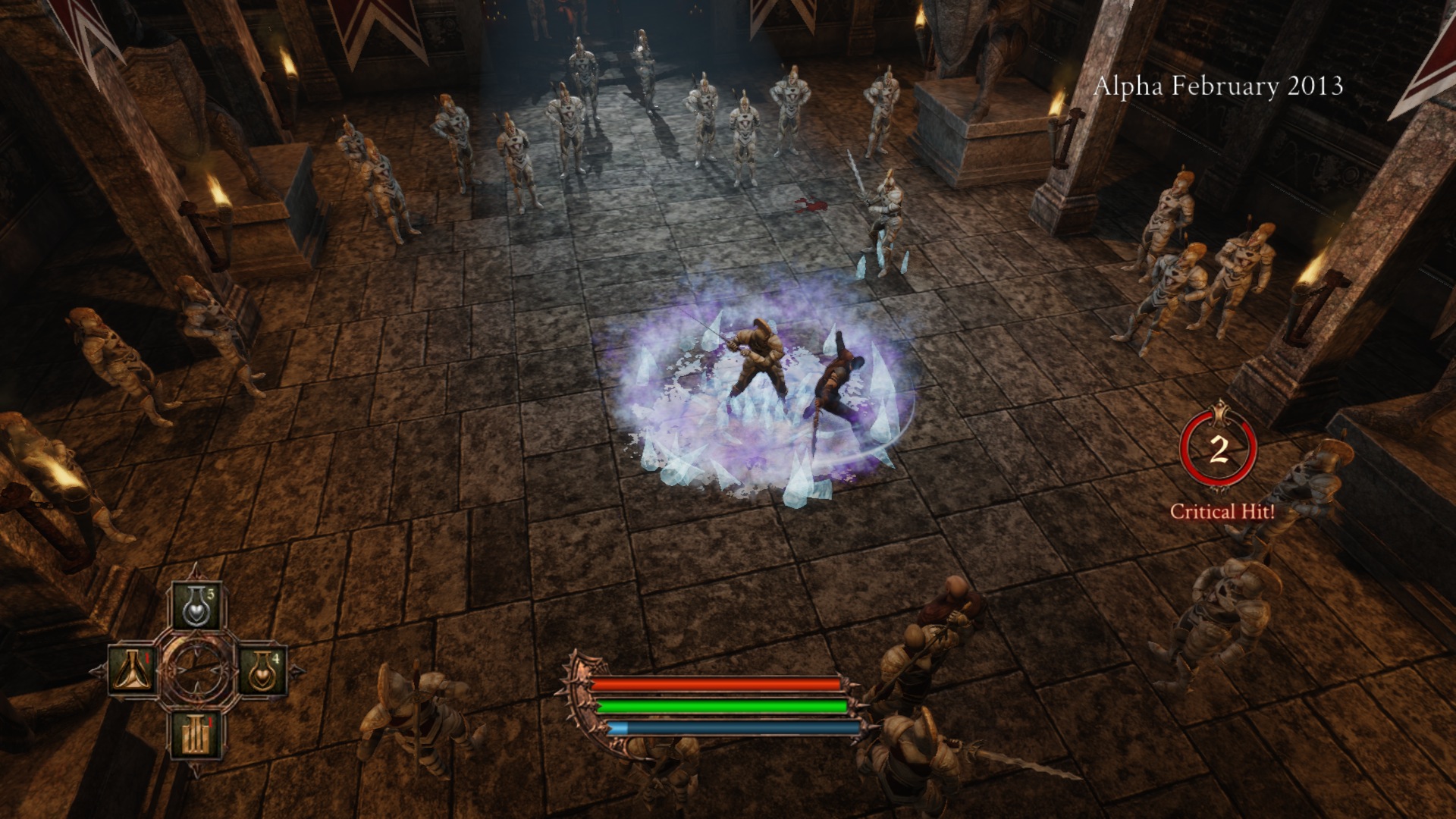Click the Critical Hit! text label

(x=1222, y=513)
